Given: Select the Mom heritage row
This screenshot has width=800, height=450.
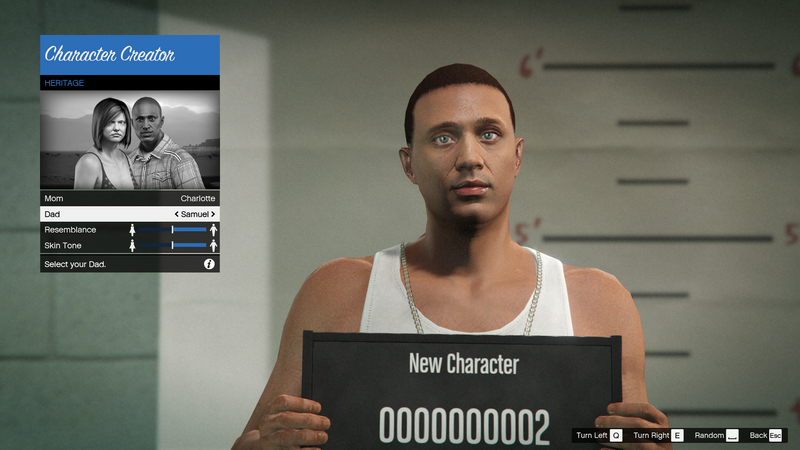Looking at the screenshot, I should click(x=129, y=198).
